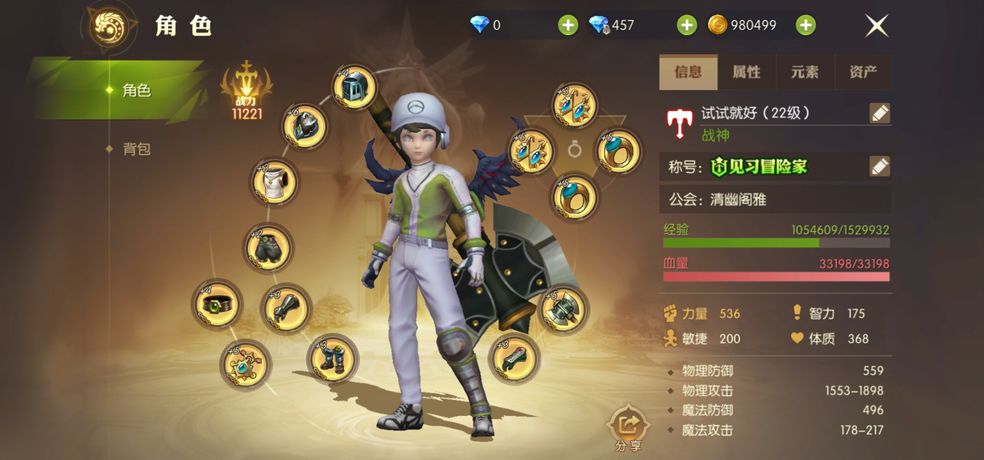Open the 背包 menu entry

click(136, 149)
